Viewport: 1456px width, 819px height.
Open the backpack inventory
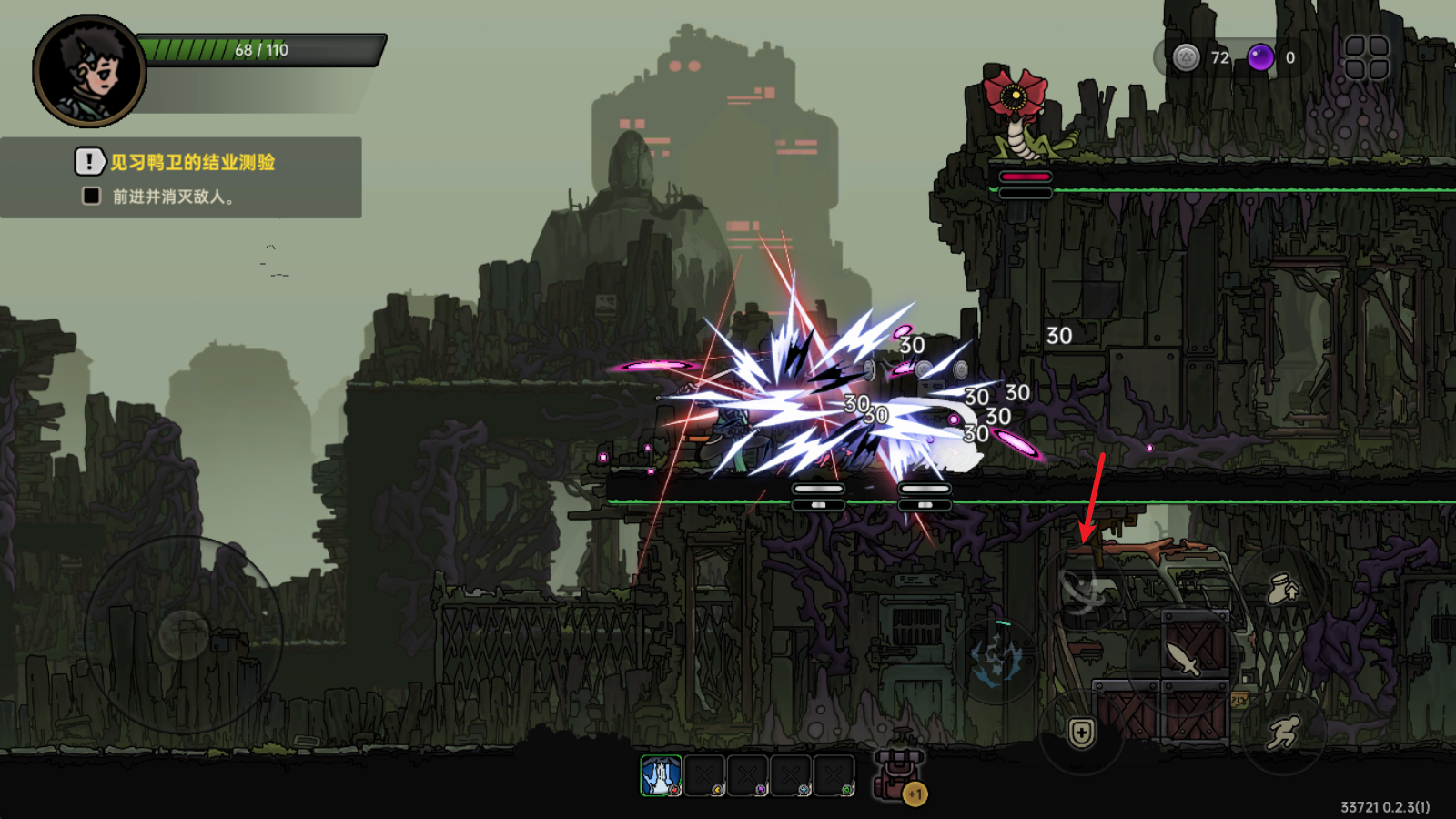(899, 773)
